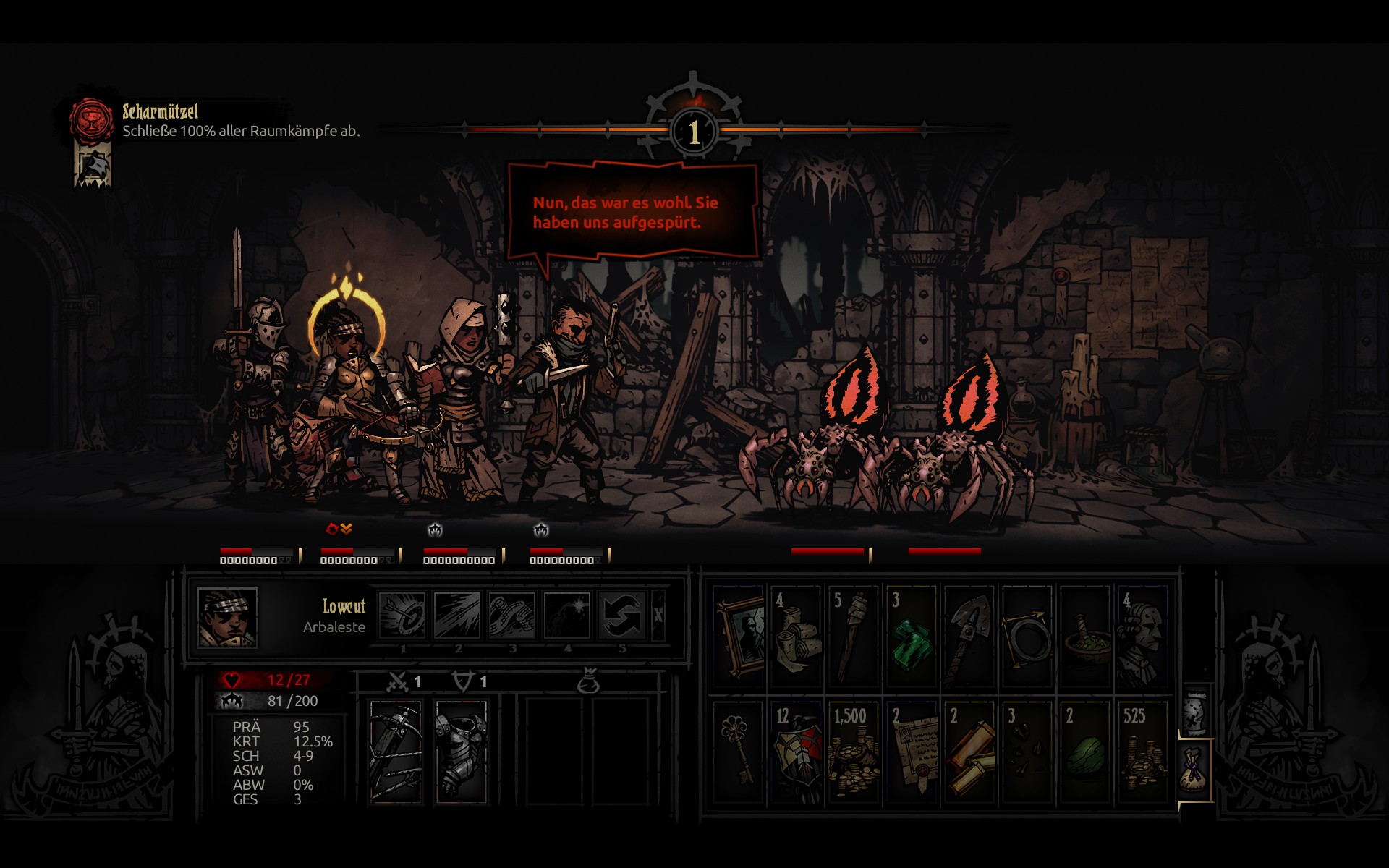This screenshot has height=868, width=1389.
Task: Select the stone bust stack
Action: [1143, 636]
